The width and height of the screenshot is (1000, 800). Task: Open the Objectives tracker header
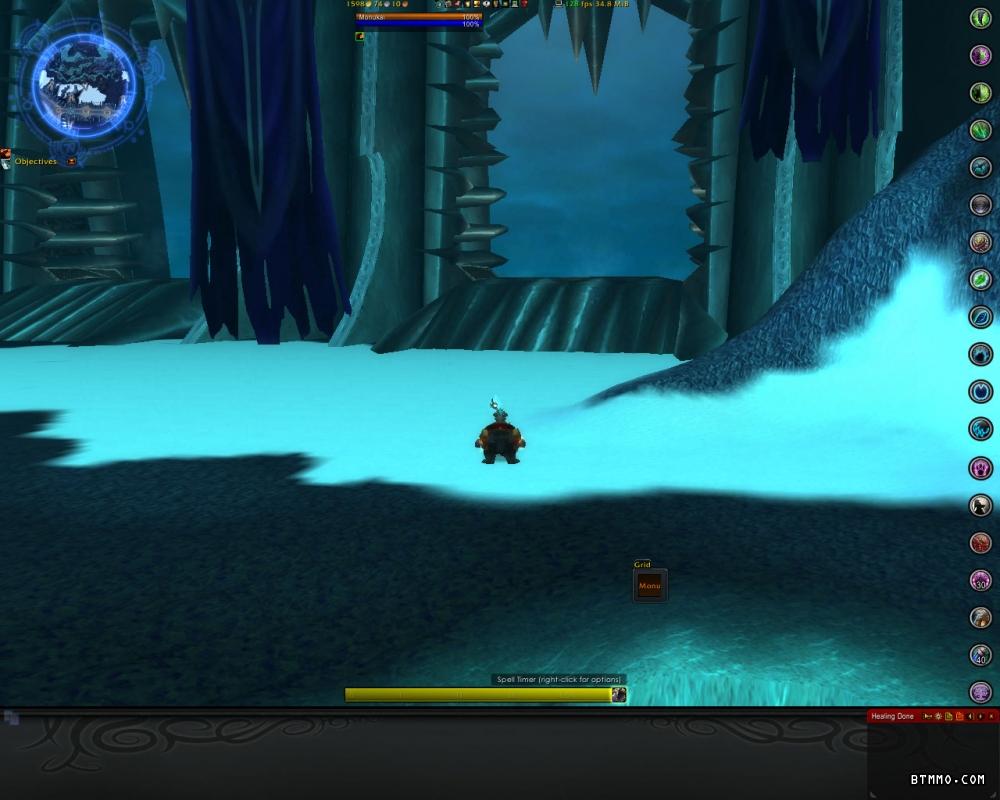click(36, 161)
